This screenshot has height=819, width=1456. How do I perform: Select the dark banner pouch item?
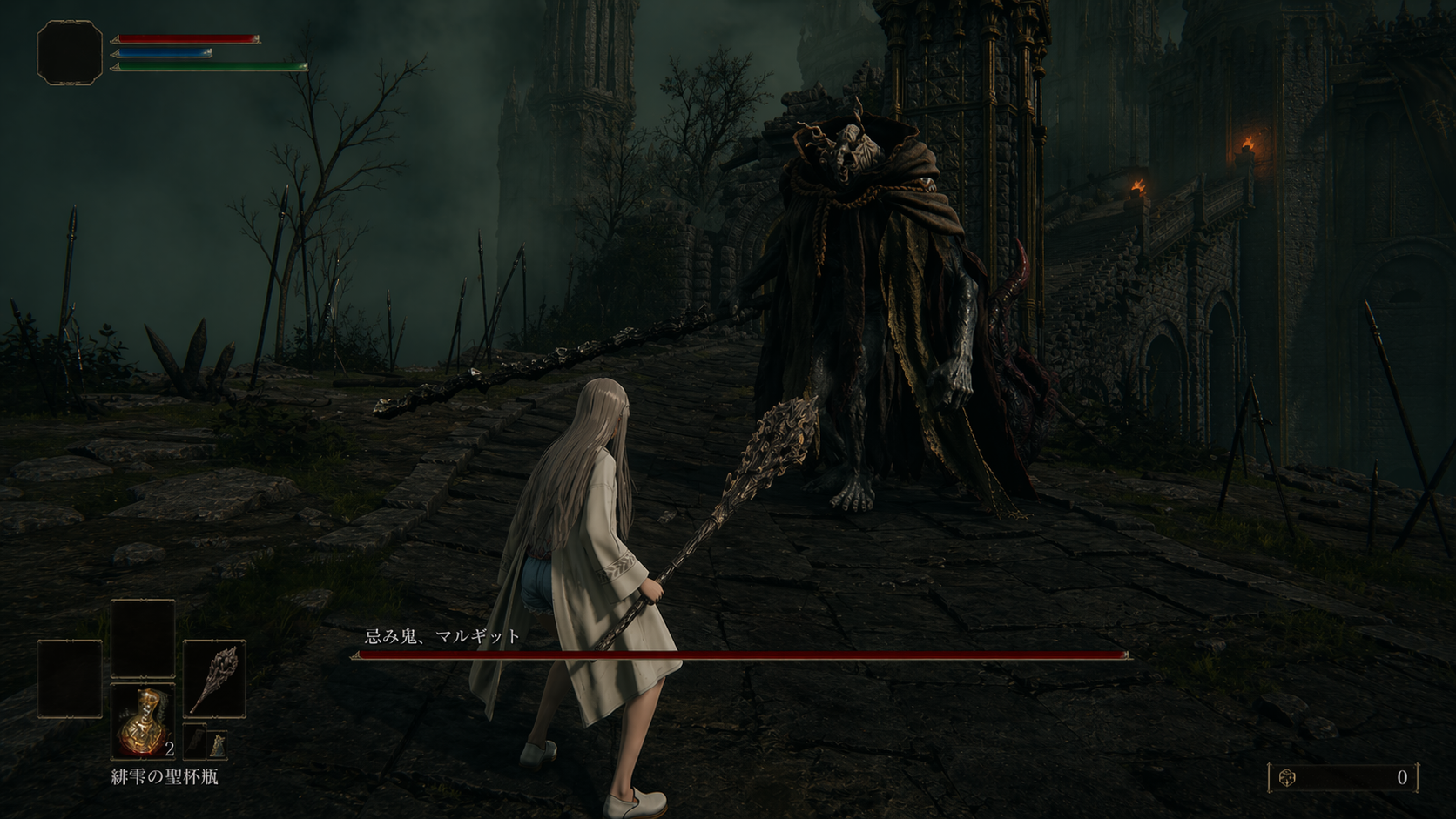click(x=195, y=742)
